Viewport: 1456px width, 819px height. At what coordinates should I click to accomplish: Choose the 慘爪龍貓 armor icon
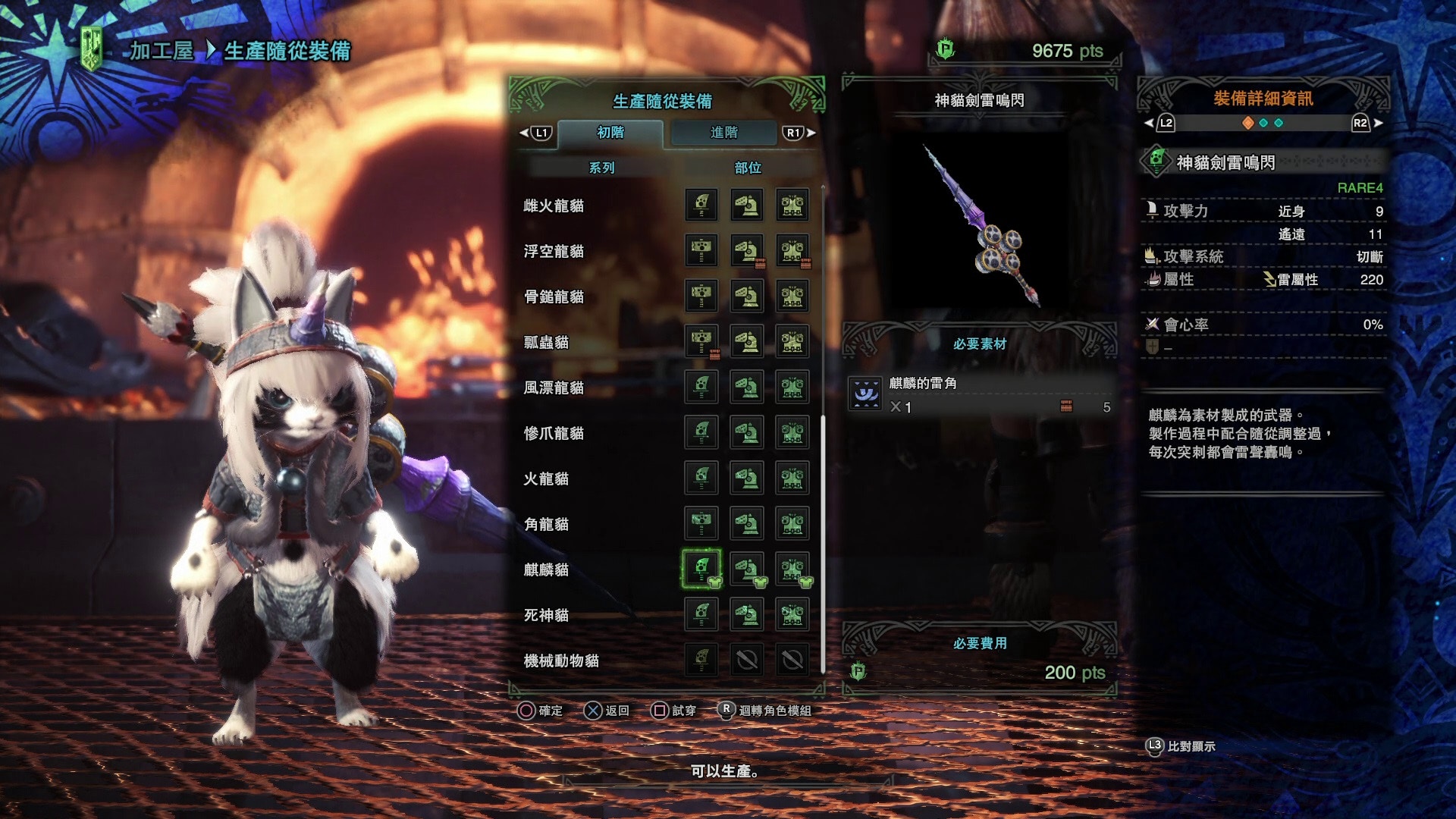(792, 432)
